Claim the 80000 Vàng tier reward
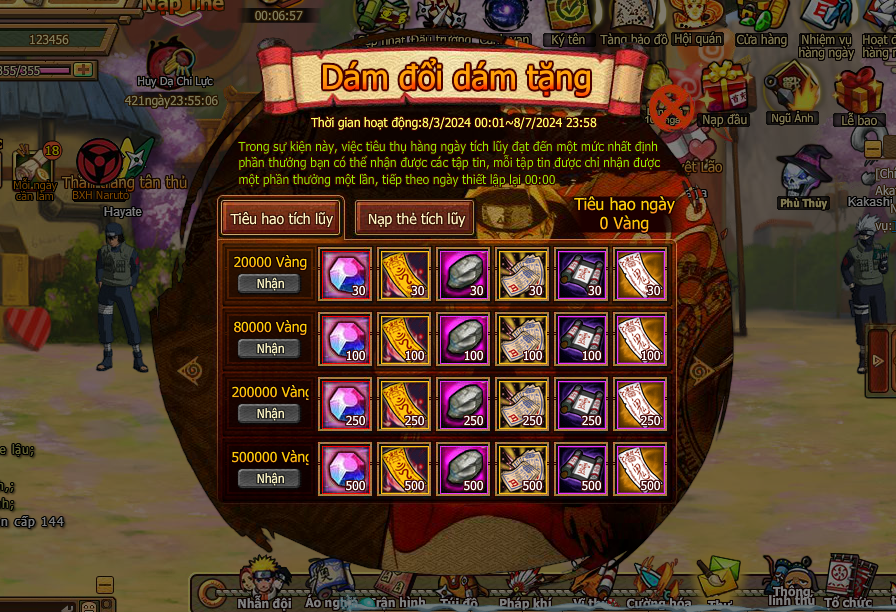Screen dimensions: 896x612 pyautogui.click(x=270, y=348)
